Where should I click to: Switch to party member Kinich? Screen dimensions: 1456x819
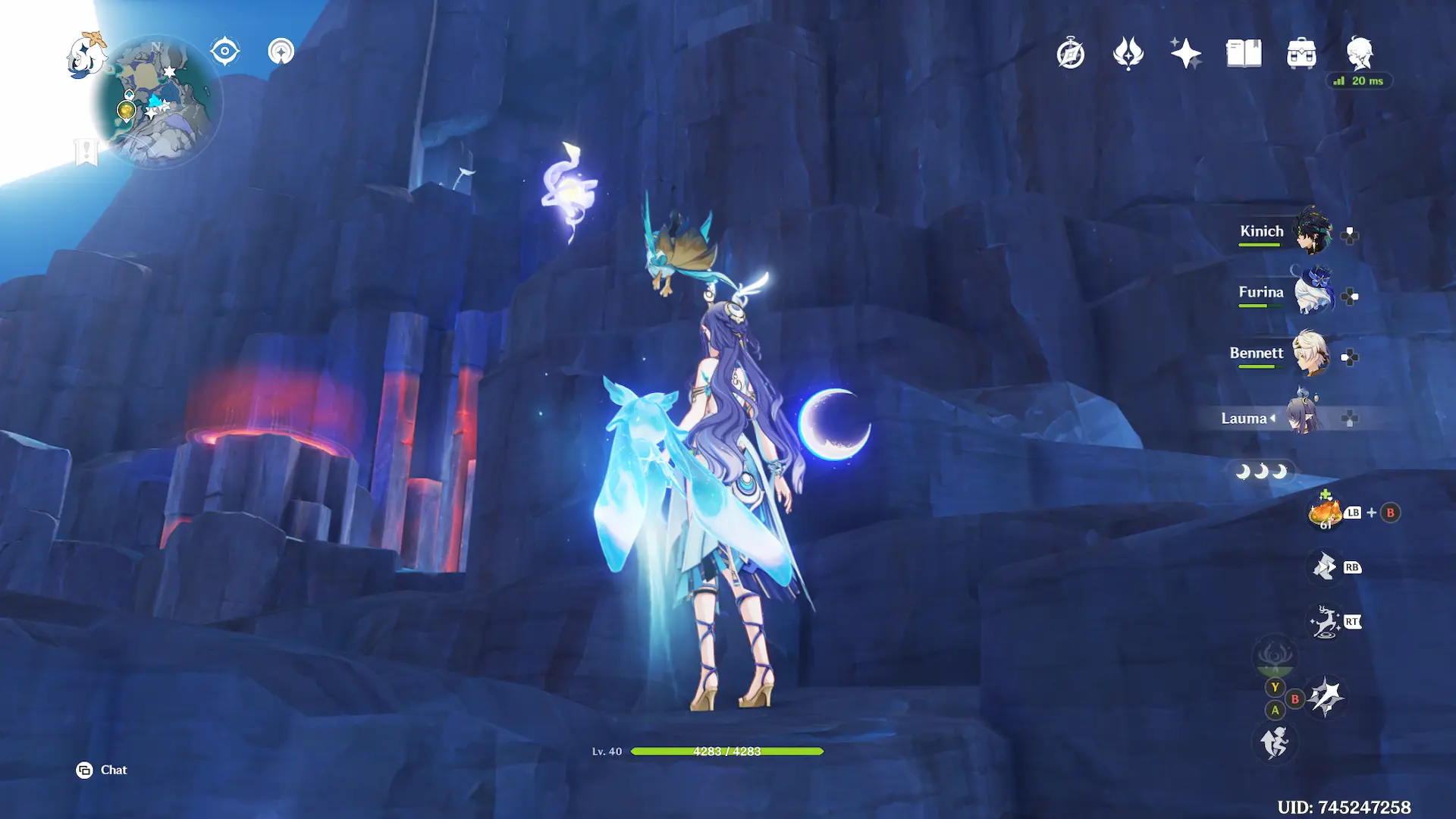(x=1313, y=231)
